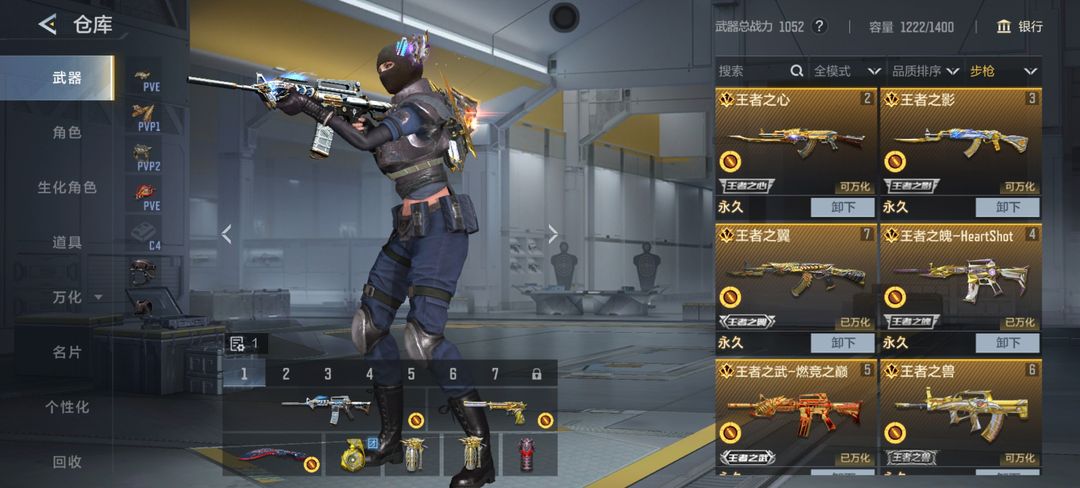Switch to loadout slot 3

click(327, 374)
